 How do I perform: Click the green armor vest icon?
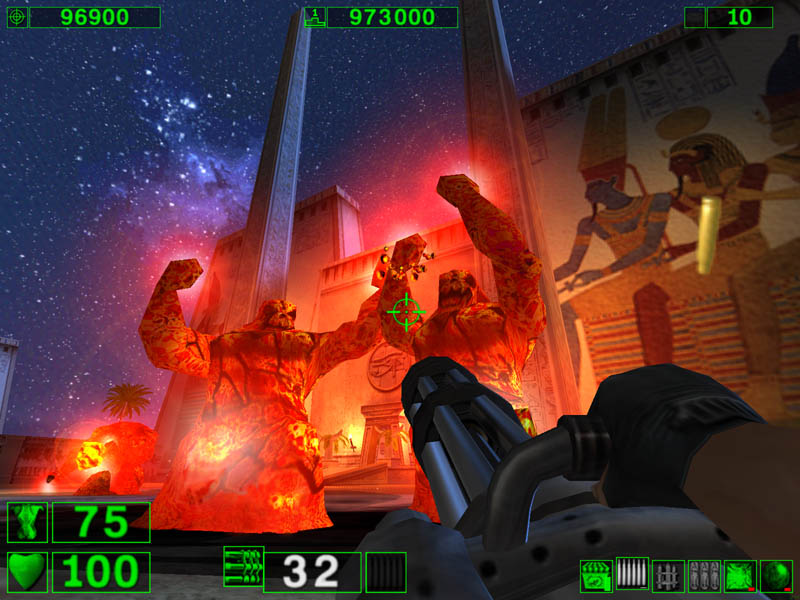point(27,522)
